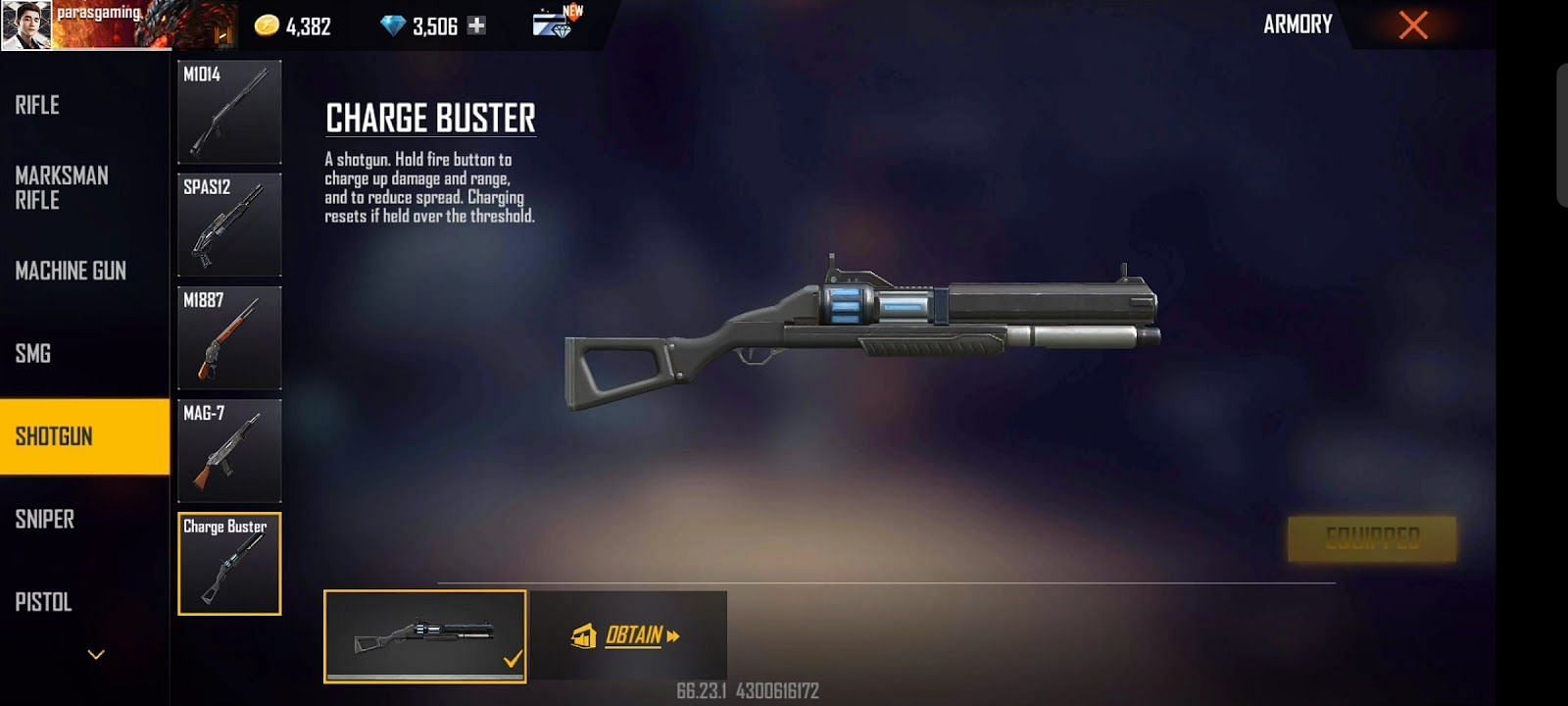Open the Pistol category

[x=43, y=602]
